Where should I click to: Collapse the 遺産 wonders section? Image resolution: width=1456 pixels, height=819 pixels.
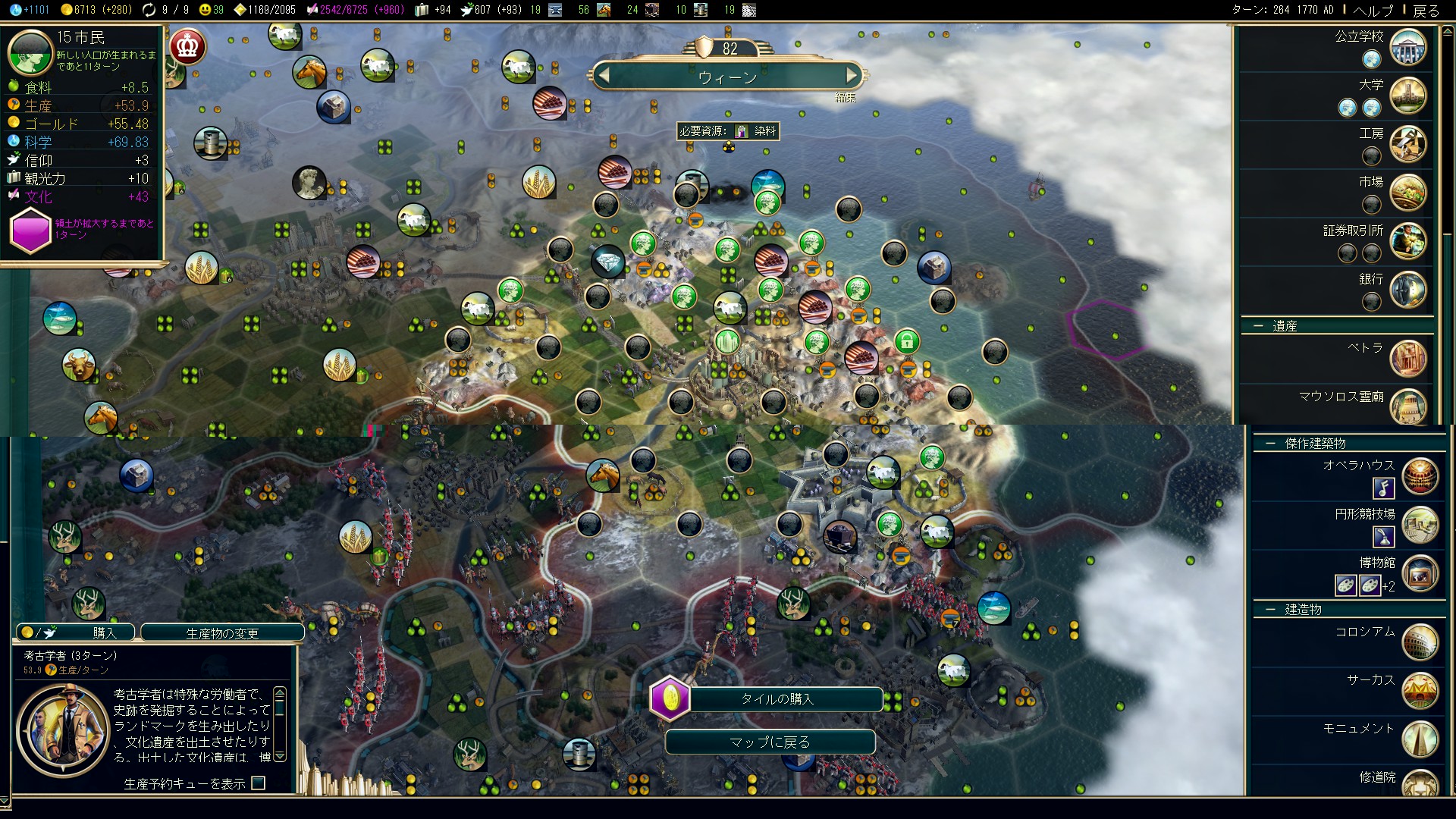click(x=1259, y=326)
